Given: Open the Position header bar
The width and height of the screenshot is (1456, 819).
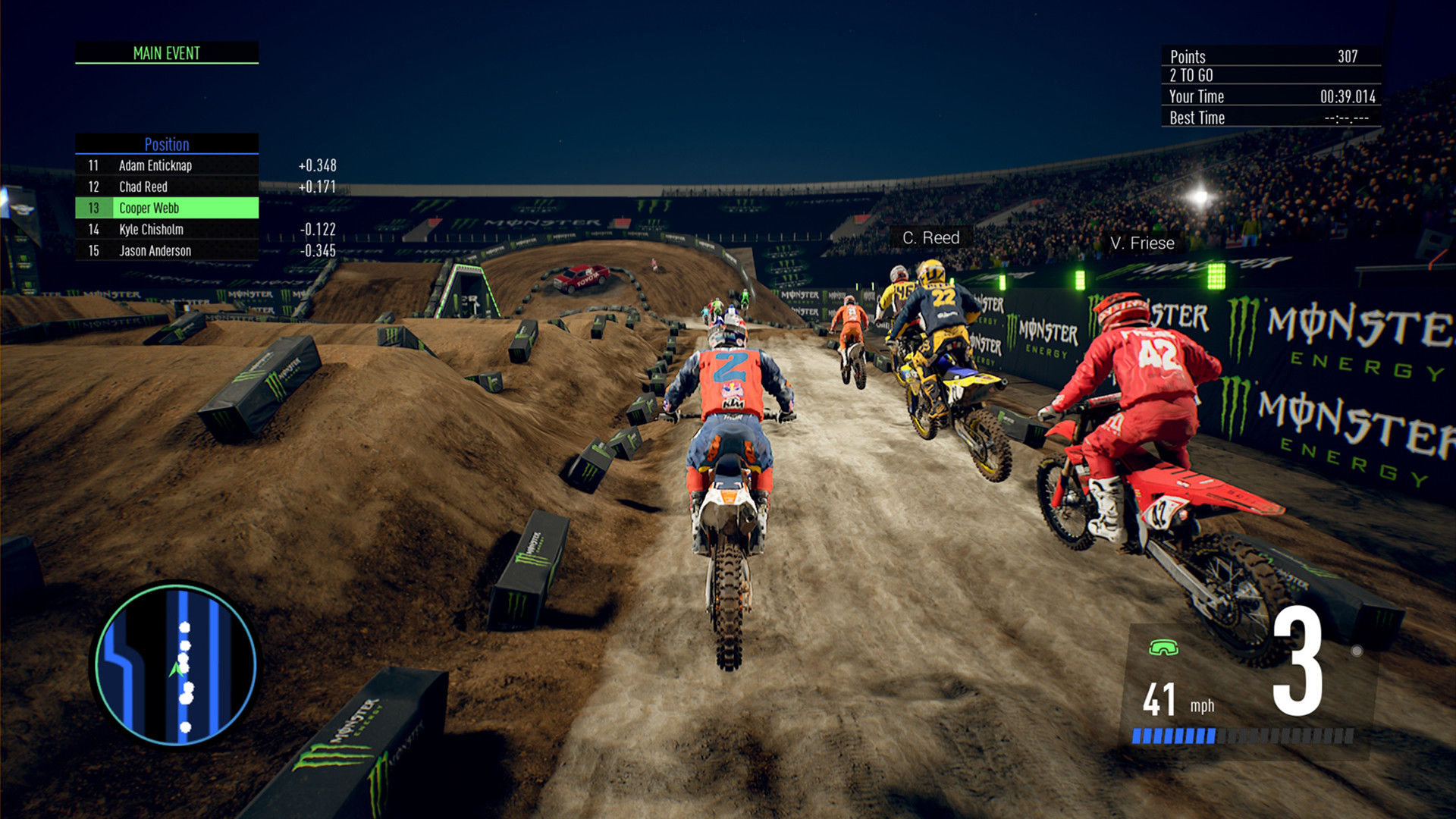Looking at the screenshot, I should (x=166, y=144).
